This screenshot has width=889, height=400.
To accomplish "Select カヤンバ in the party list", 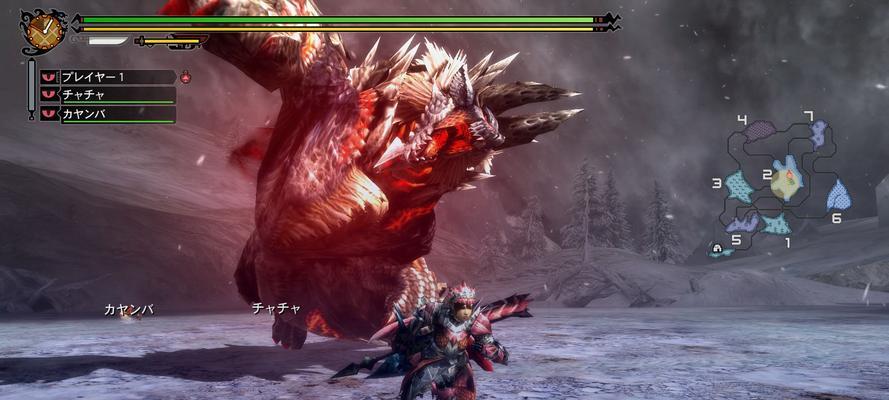I will [x=107, y=114].
